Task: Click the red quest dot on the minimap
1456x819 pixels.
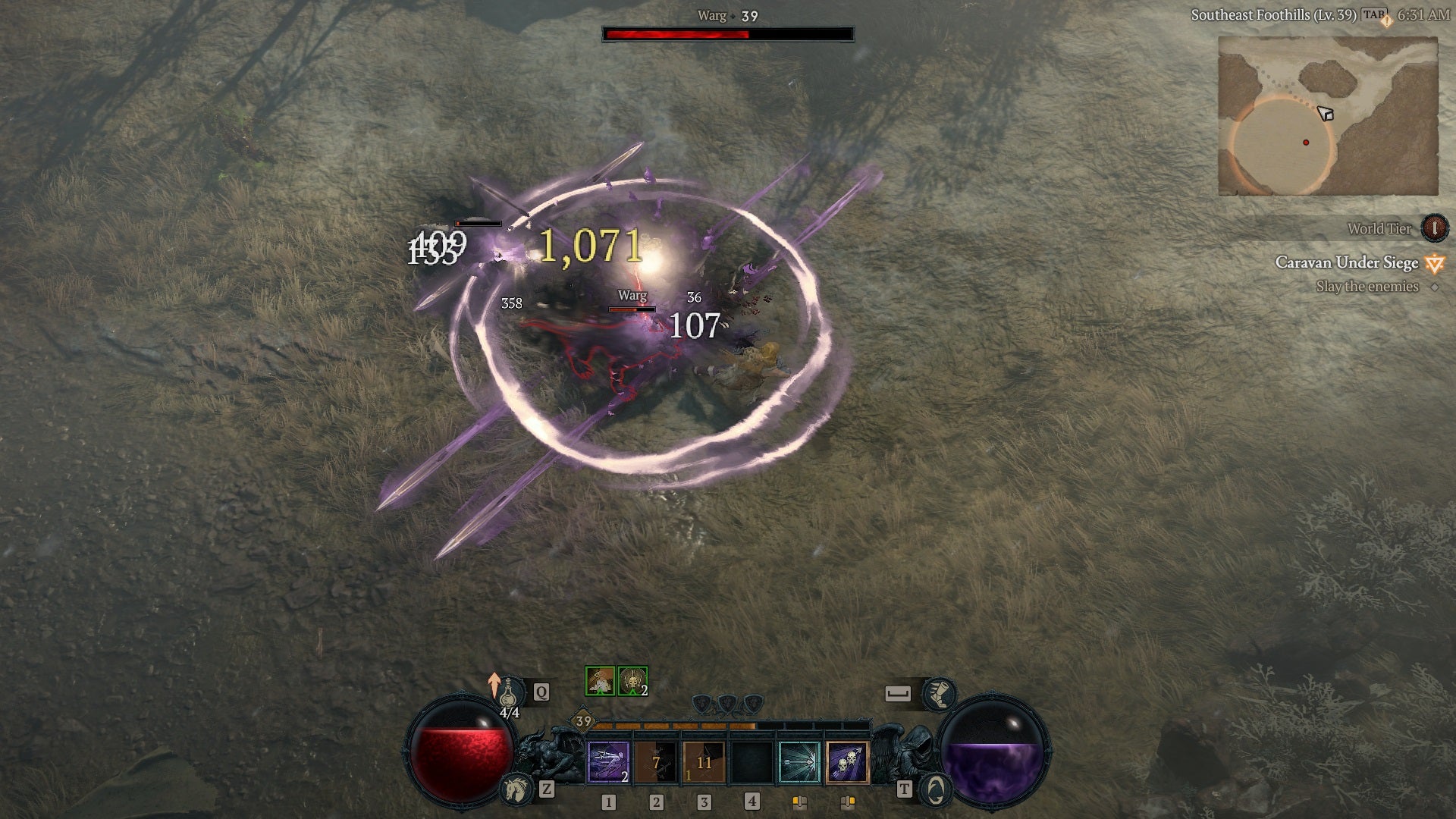Action: [1306, 142]
